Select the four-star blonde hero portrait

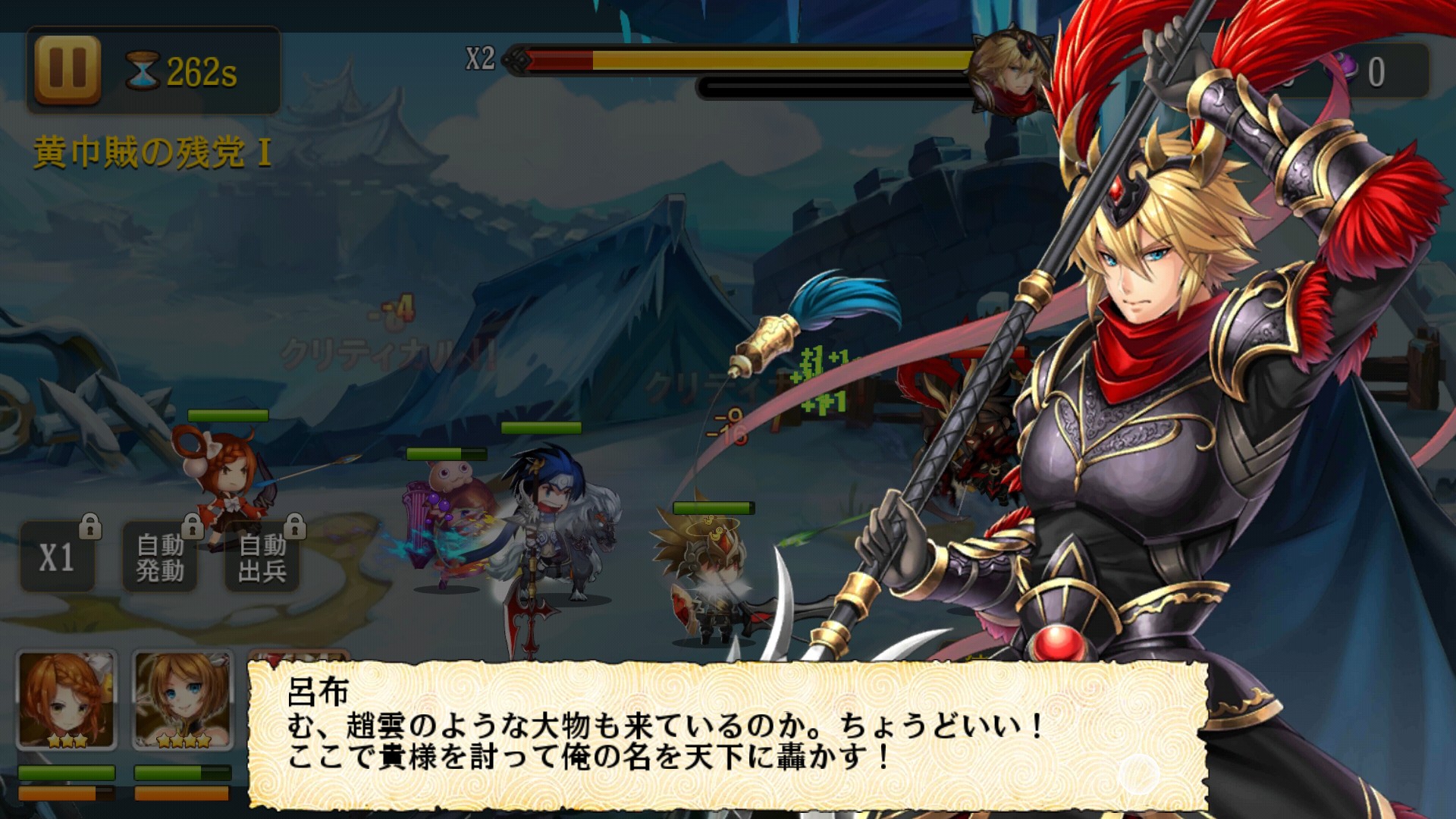point(183,699)
